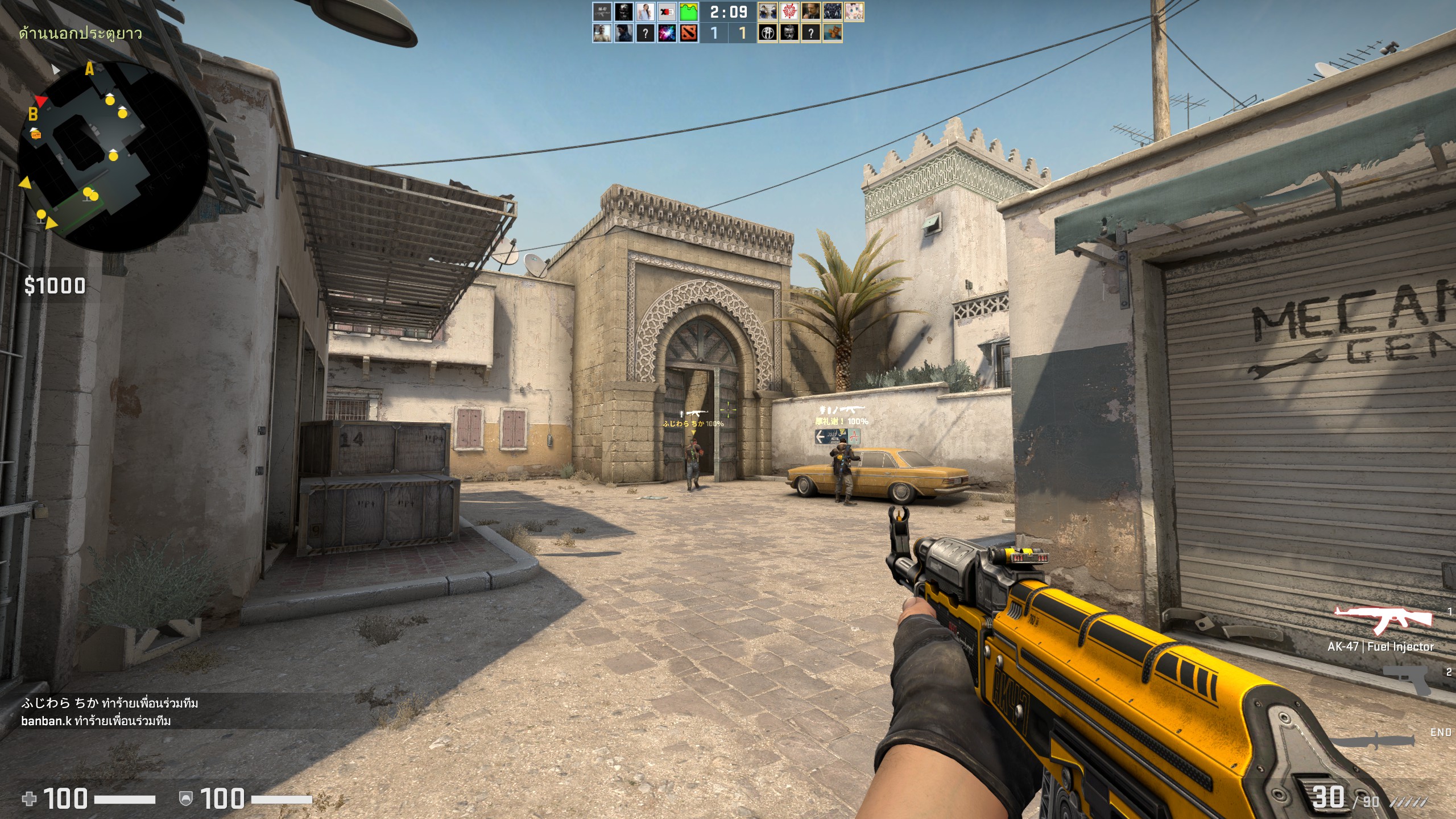Click the Dota 2 logo player avatar
Viewport: 1456px width, 819px height.
pos(688,34)
